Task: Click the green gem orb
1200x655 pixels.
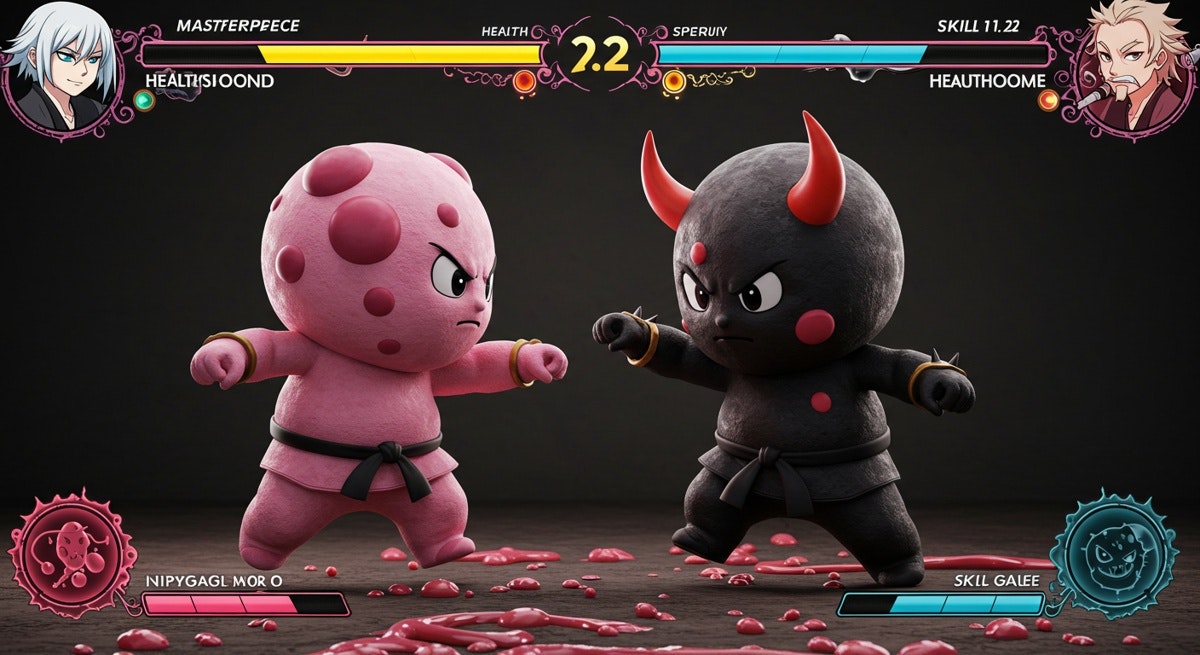Action: (144, 100)
